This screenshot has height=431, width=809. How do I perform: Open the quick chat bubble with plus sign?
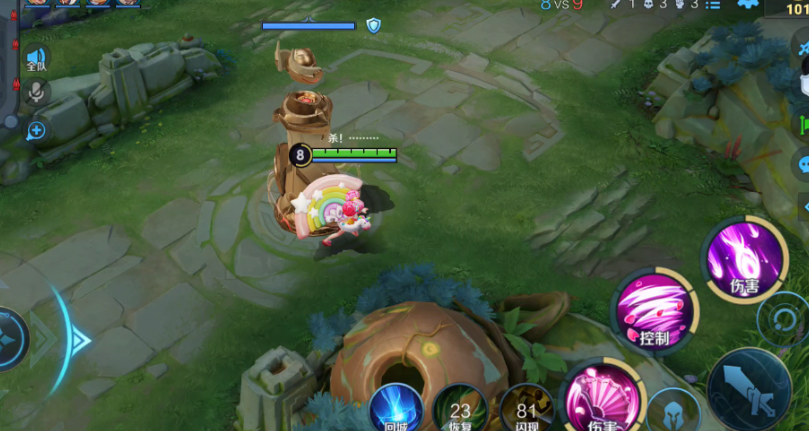point(36,131)
